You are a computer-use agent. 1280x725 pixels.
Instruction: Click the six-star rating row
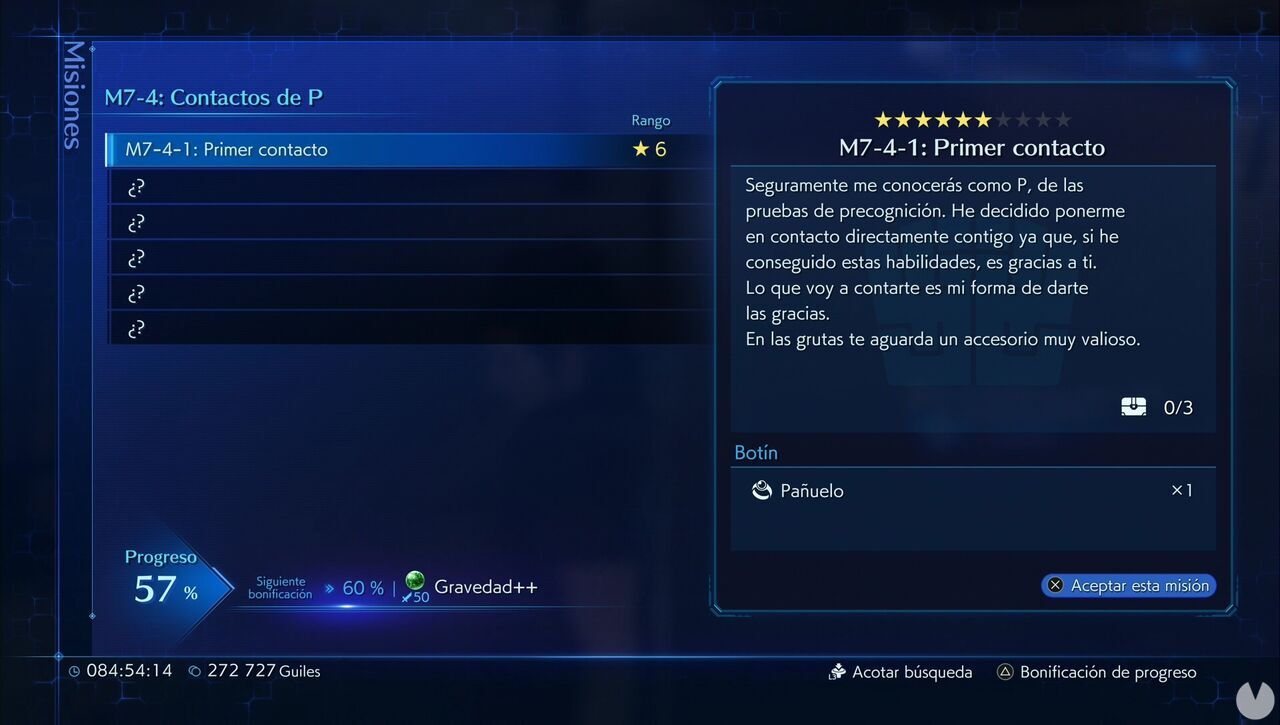pos(972,118)
